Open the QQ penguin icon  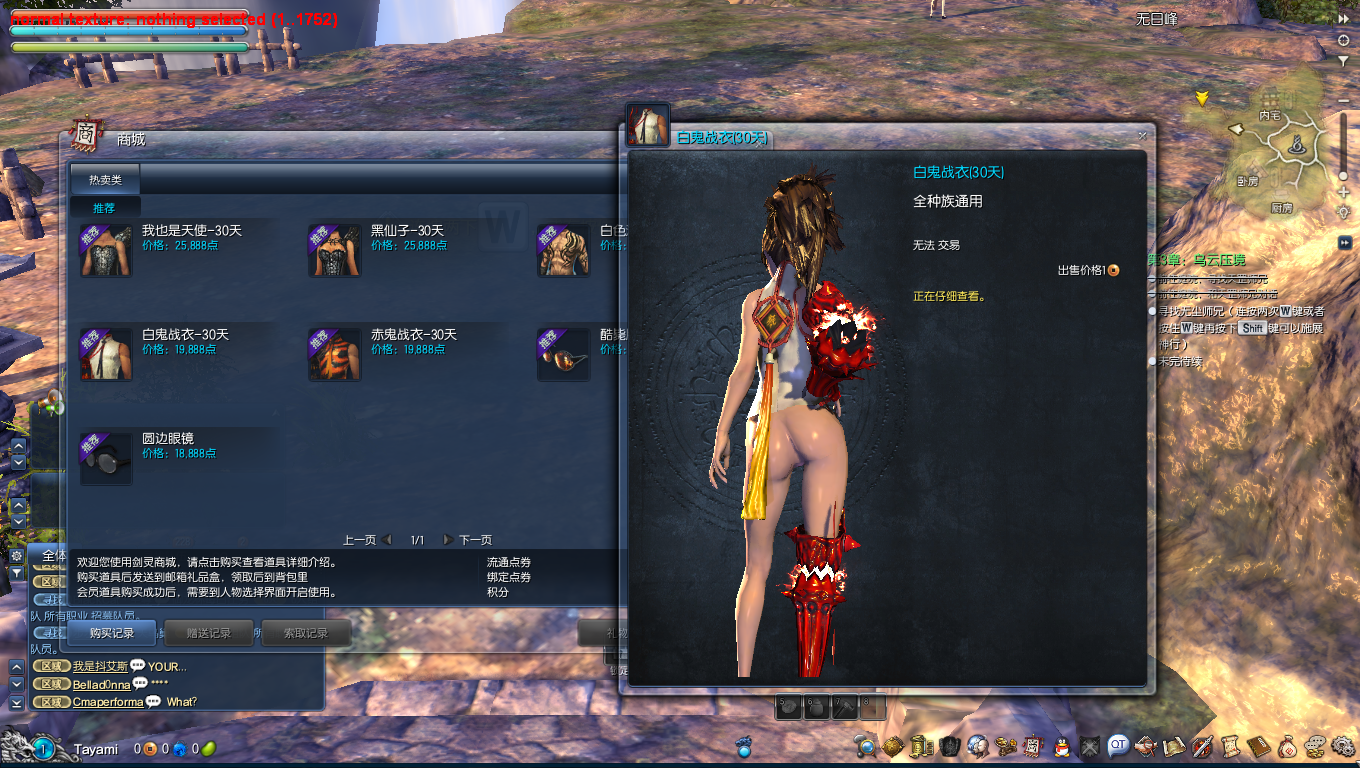1064,746
